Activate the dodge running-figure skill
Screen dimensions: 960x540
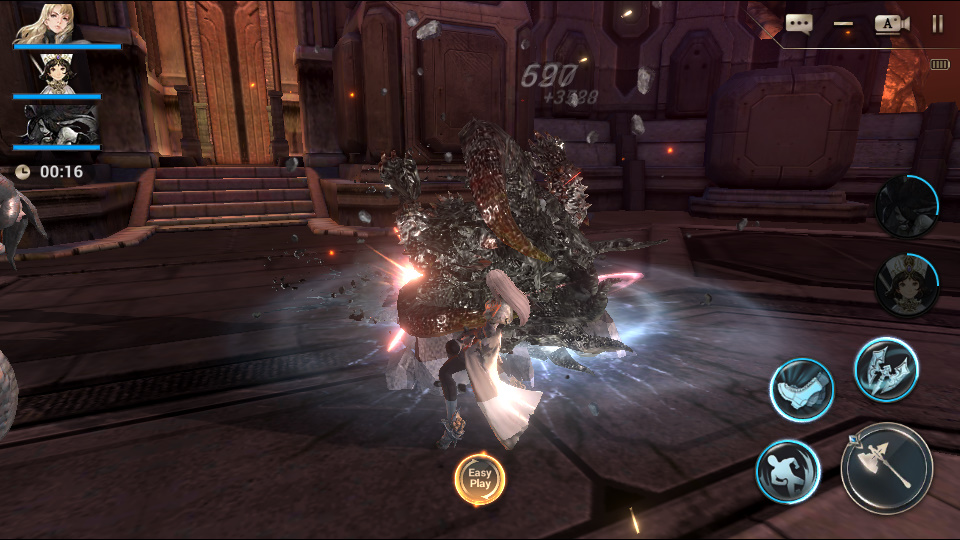click(x=788, y=471)
